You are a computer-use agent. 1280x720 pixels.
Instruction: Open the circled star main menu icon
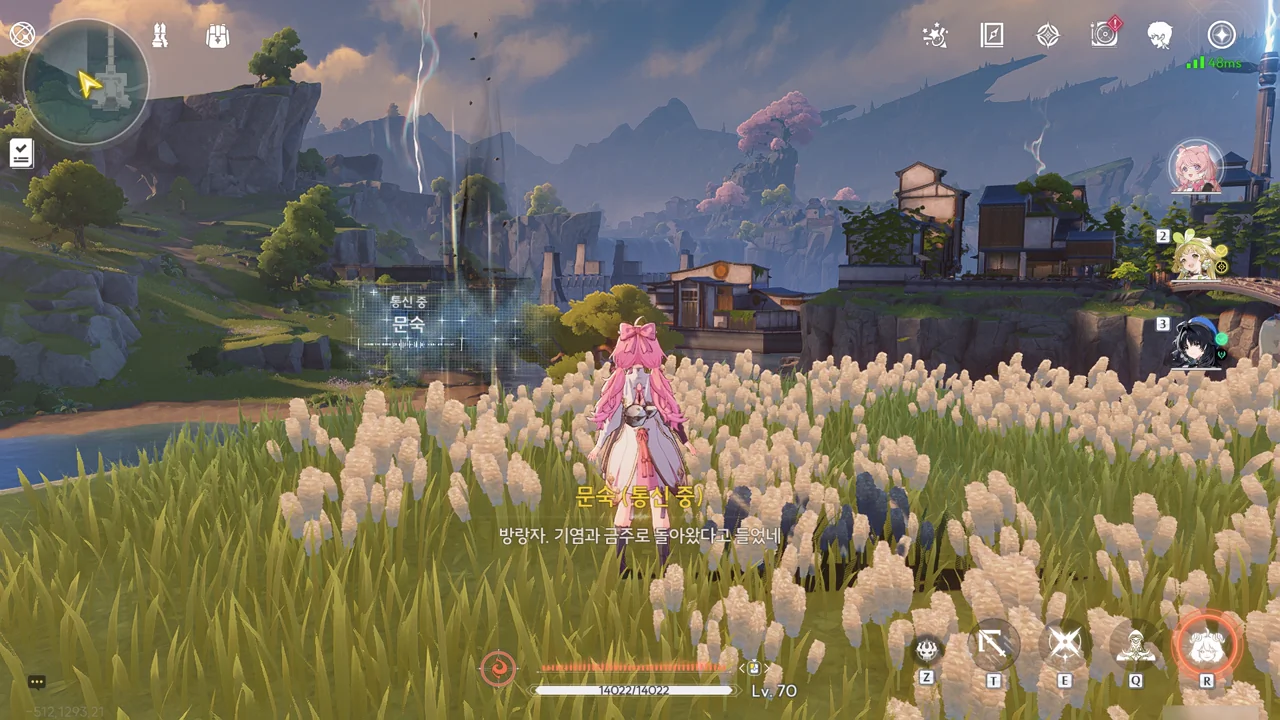(1221, 35)
